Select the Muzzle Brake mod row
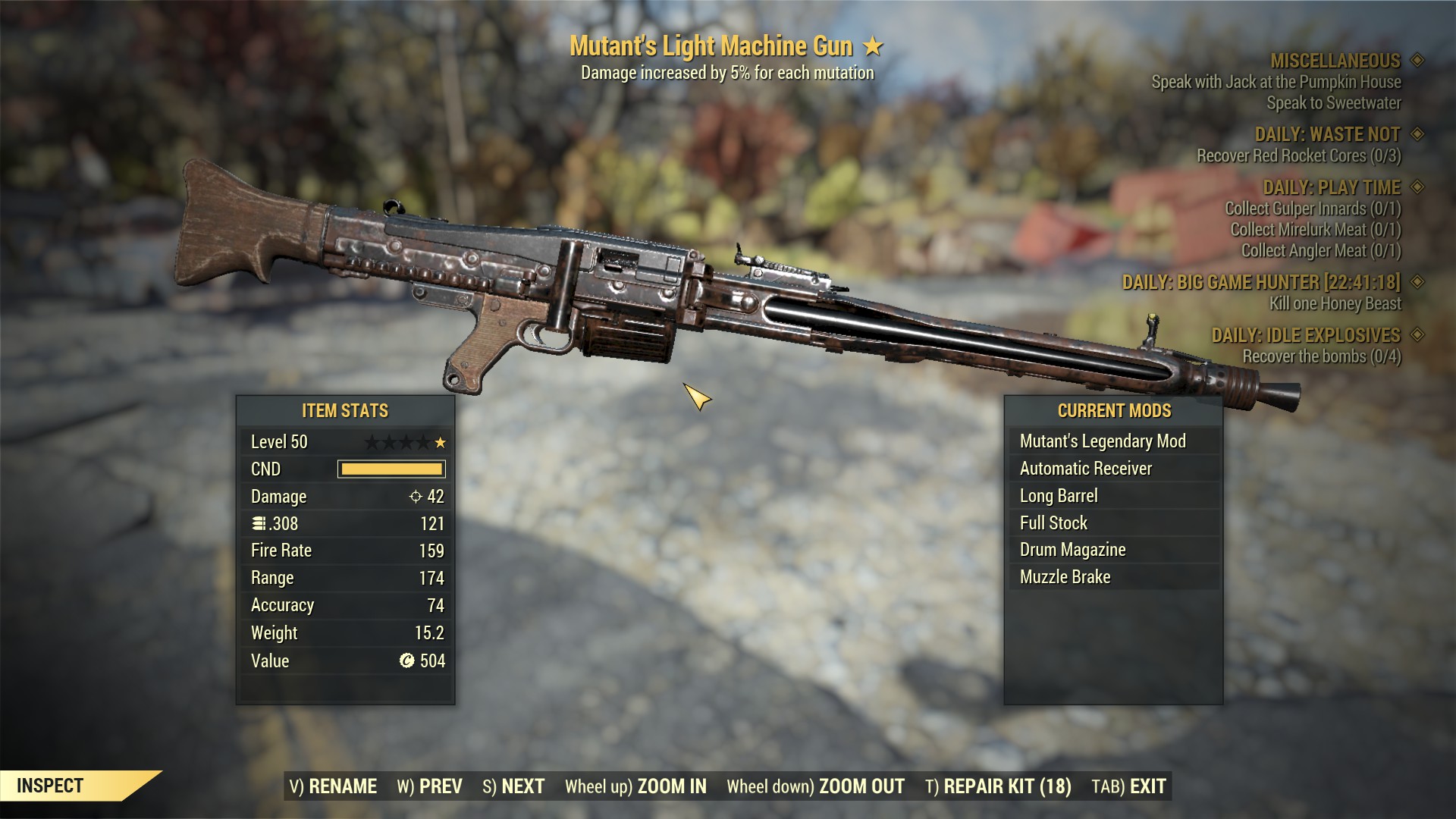 coord(1065,577)
